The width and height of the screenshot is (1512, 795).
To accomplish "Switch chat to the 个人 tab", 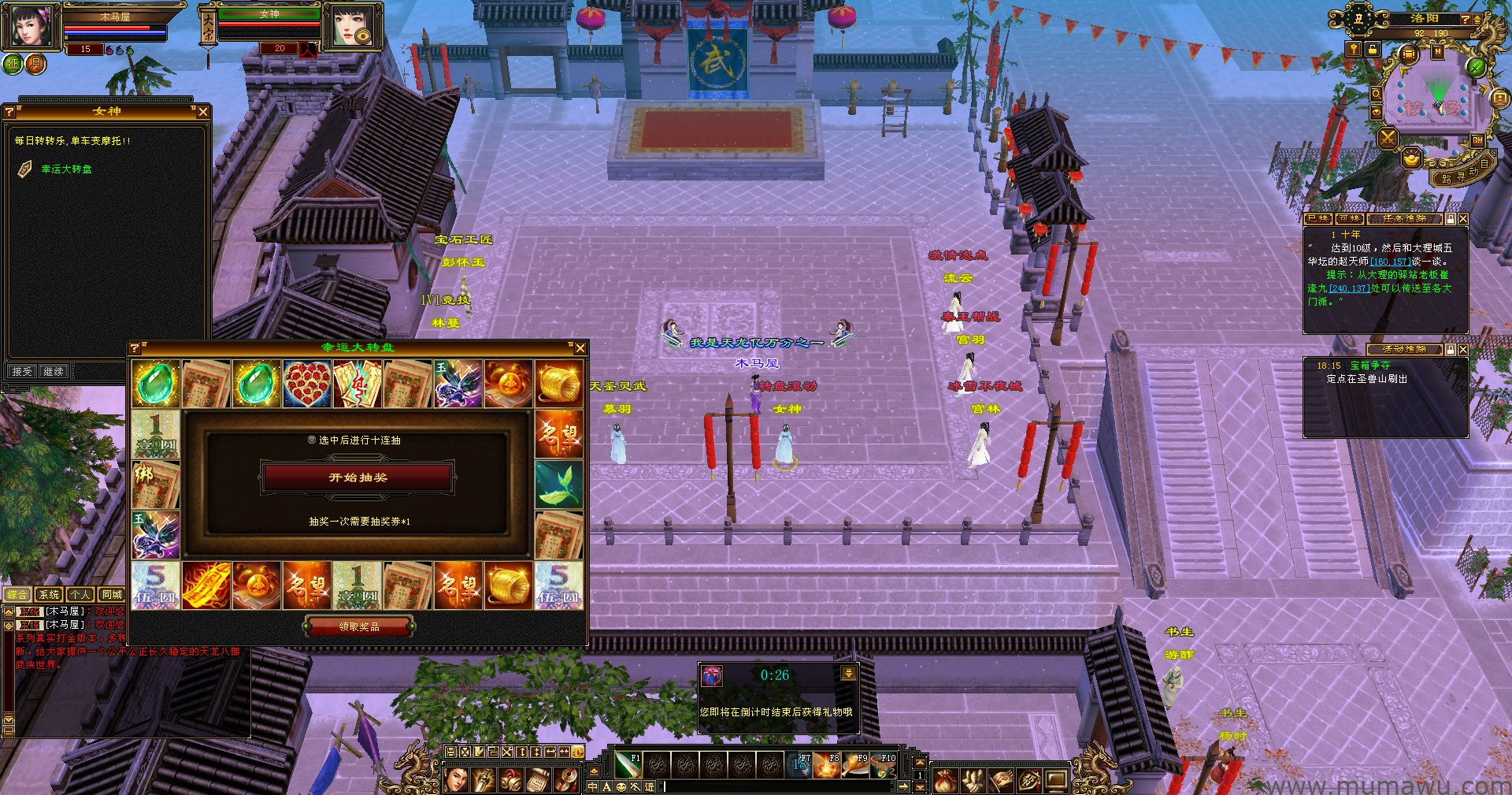I will click(x=80, y=595).
